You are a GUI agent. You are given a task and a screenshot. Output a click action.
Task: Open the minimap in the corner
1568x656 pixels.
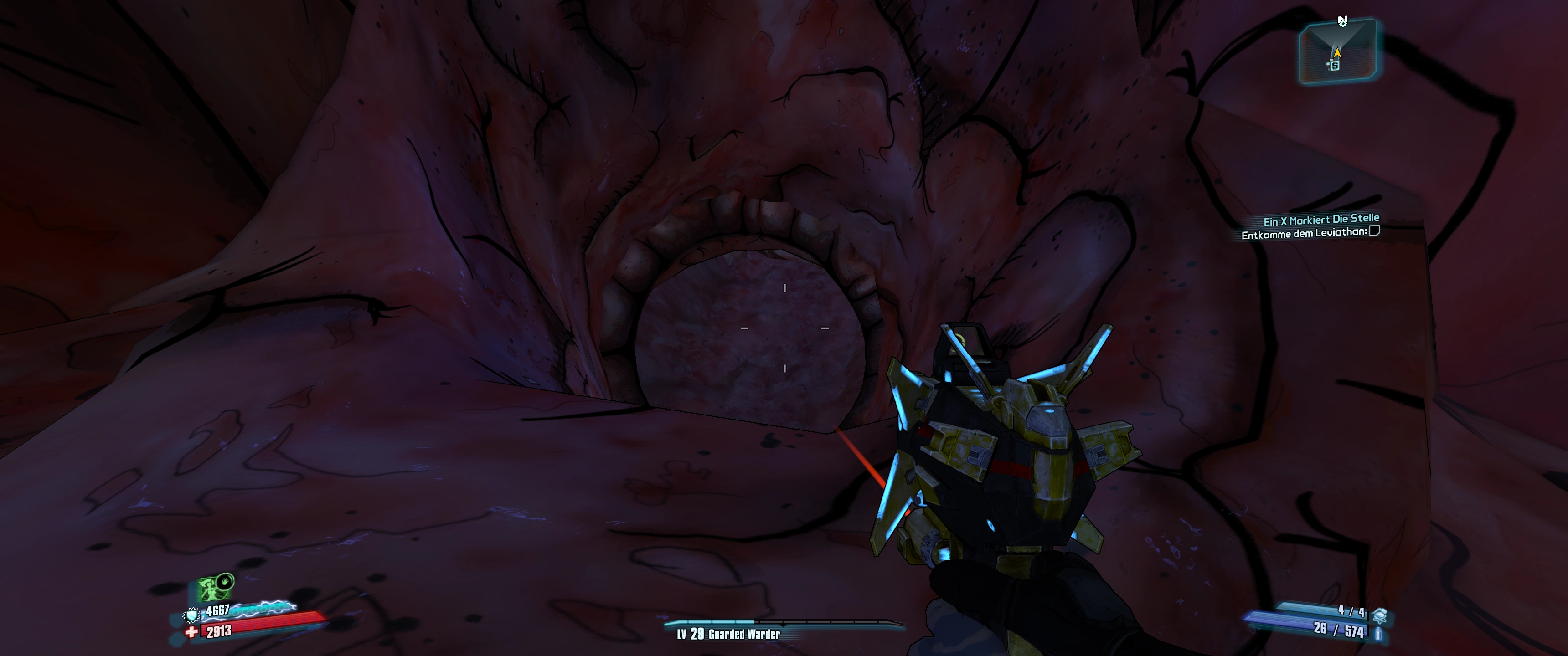(x=1337, y=51)
